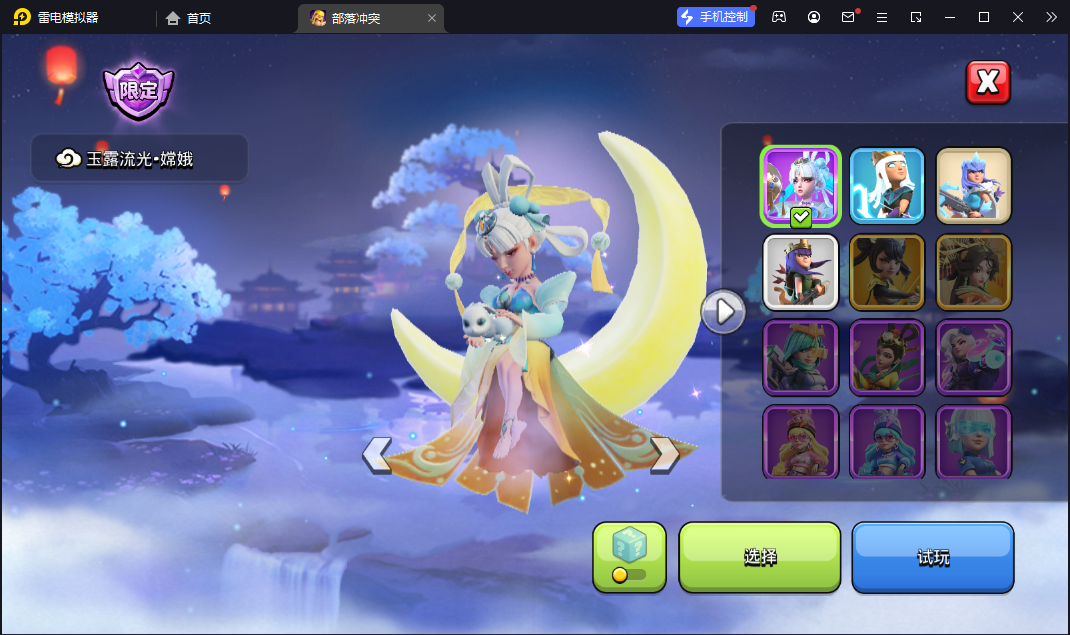Choose the teal-haired queen skin with gold crown
This screenshot has height=635, width=1070.
pos(801,357)
